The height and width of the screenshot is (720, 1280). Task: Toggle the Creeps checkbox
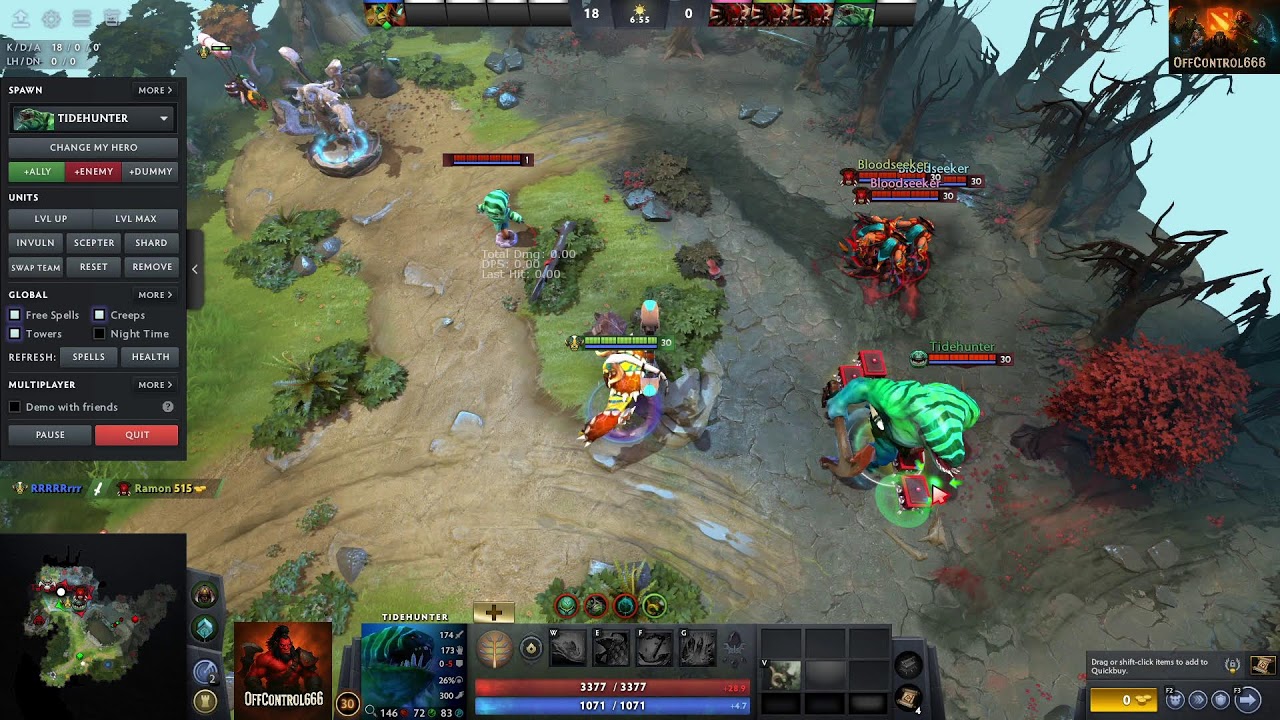point(99,315)
